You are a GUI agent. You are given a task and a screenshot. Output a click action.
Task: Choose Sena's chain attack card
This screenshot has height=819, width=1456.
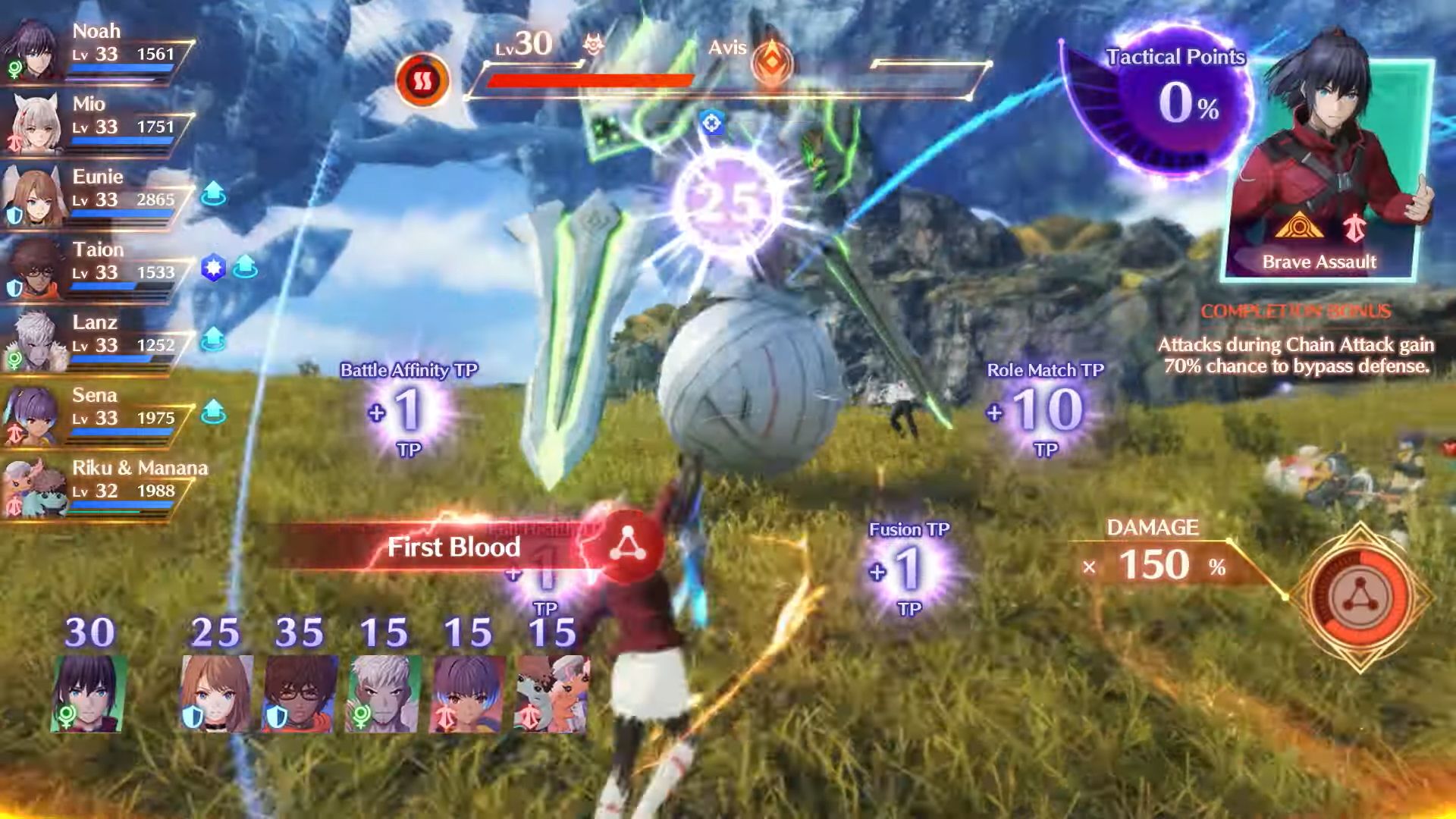click(467, 692)
